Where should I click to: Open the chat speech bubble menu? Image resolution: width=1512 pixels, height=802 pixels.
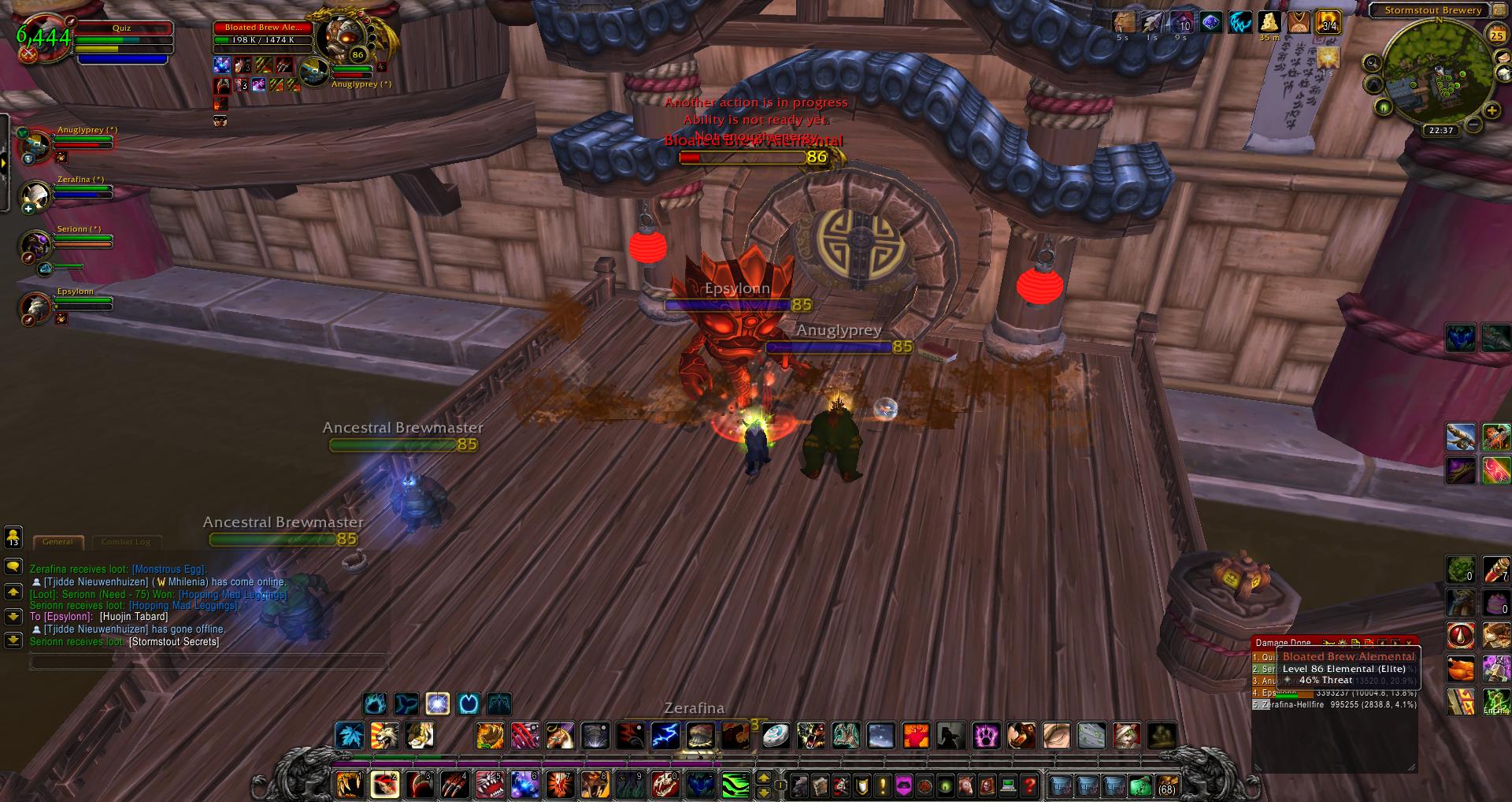(x=13, y=567)
